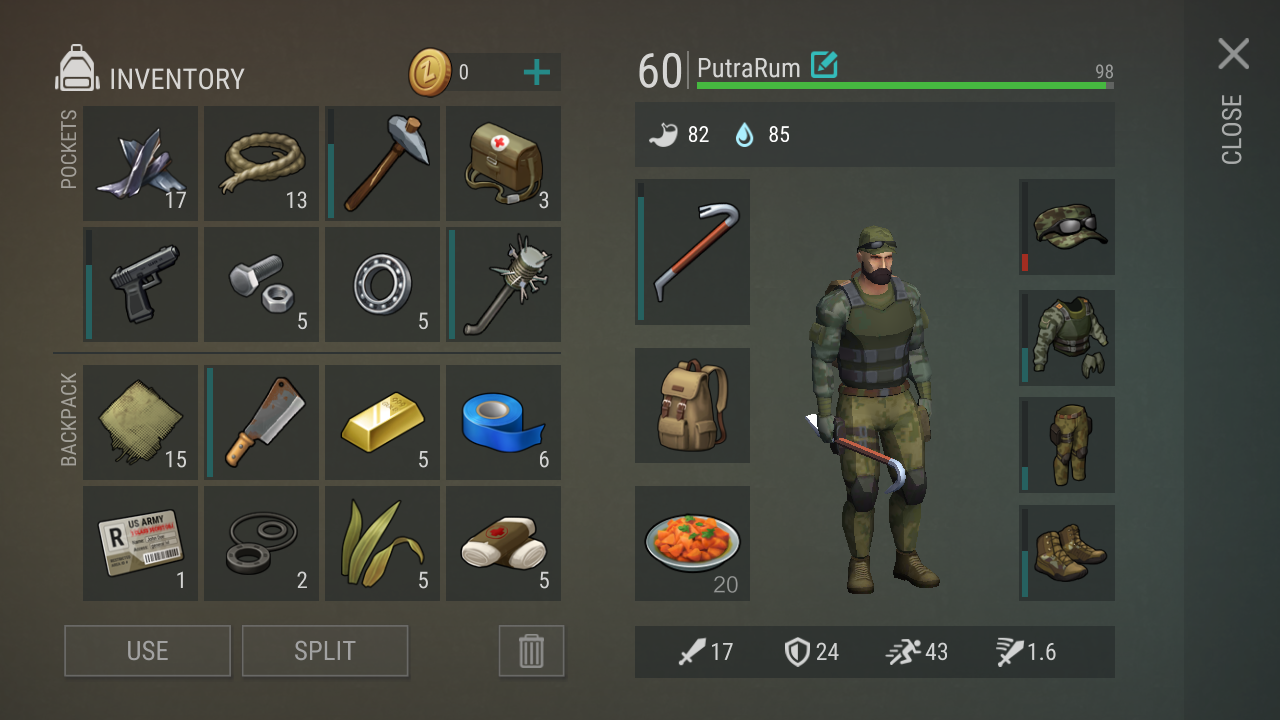
Task: Pick the bolts and nuts slot
Action: (x=262, y=285)
